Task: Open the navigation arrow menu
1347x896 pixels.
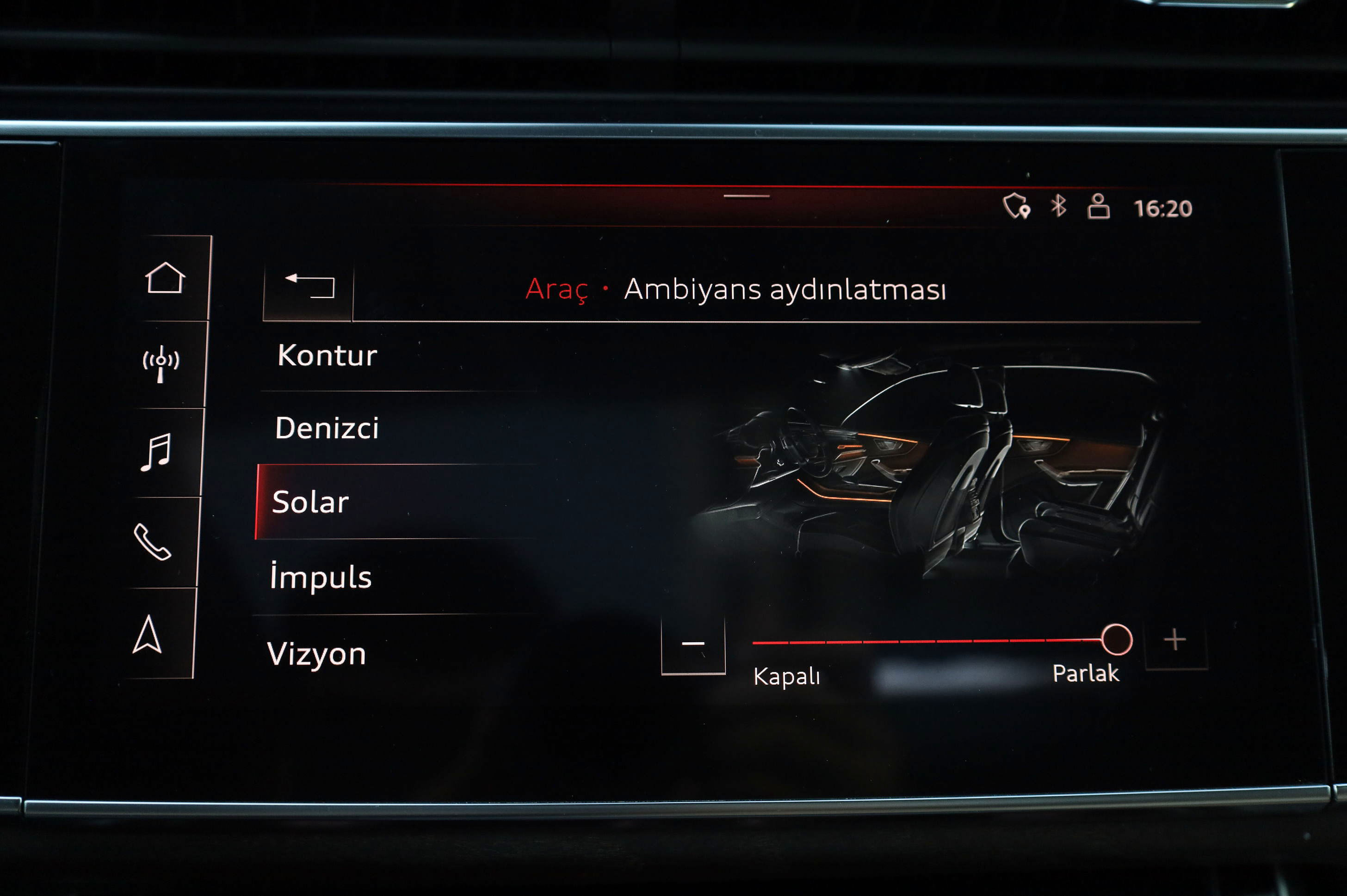Action: pyautogui.click(x=148, y=634)
